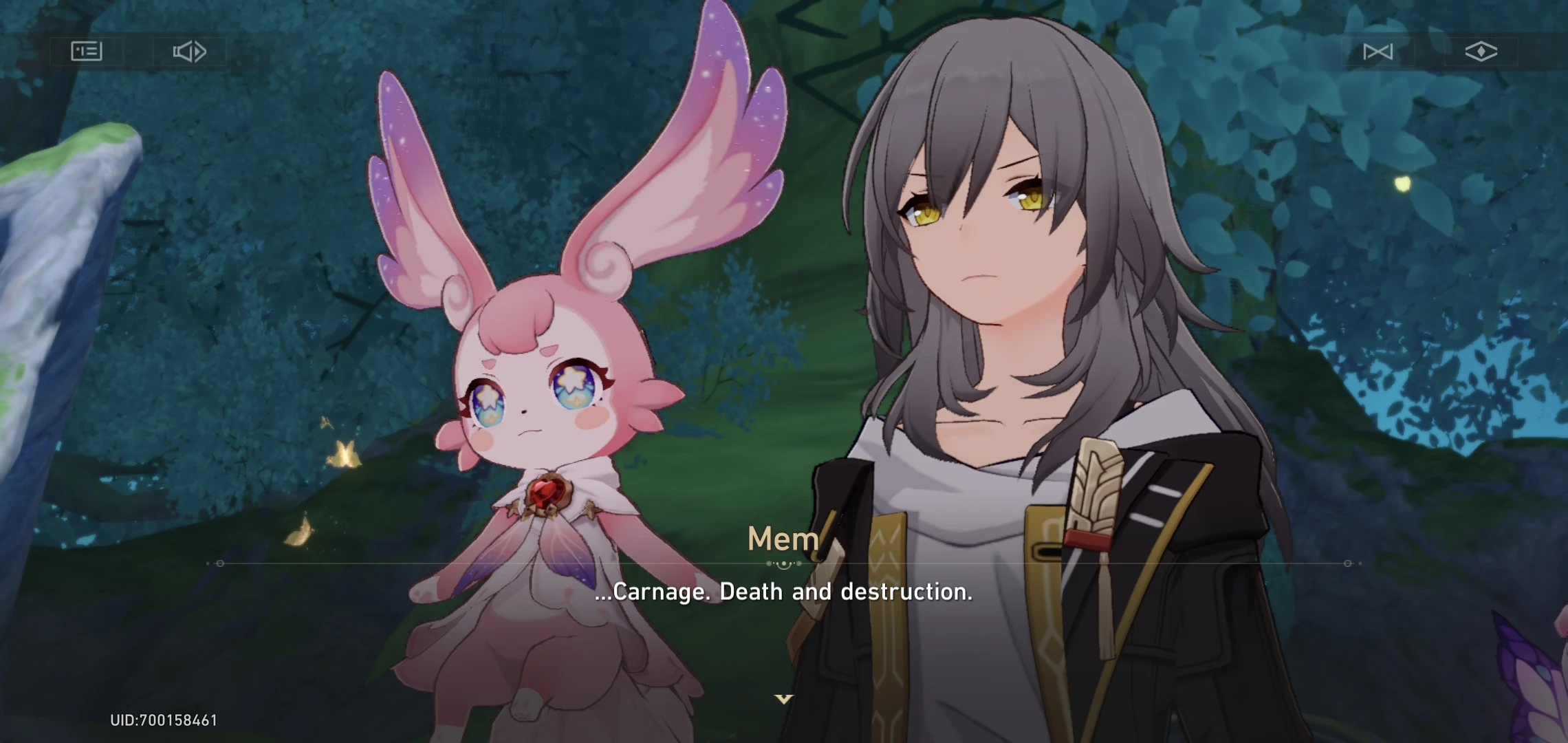
Task: Click the dialogue line about carnage
Action: click(x=784, y=590)
